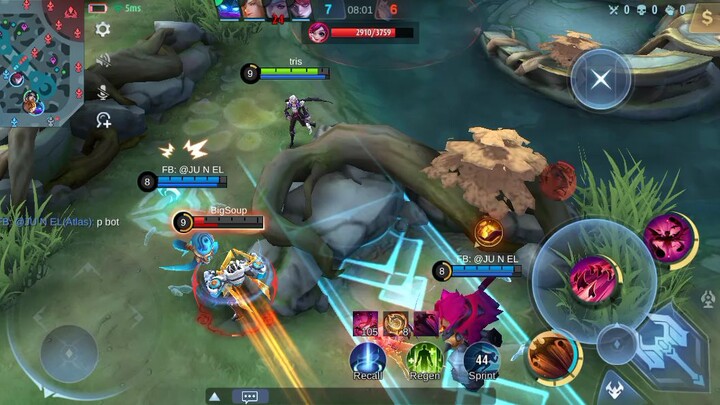
Task: Tap the movement joystick
Action: [x=70, y=350]
